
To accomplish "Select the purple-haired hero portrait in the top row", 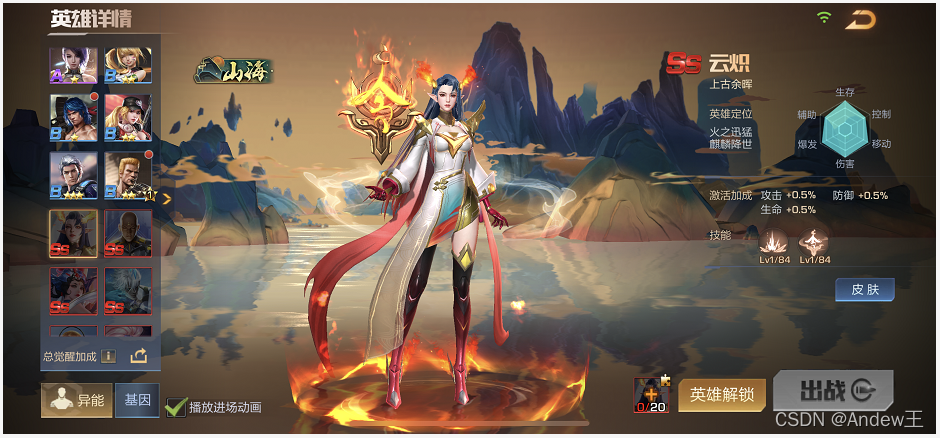I will 74,65.
